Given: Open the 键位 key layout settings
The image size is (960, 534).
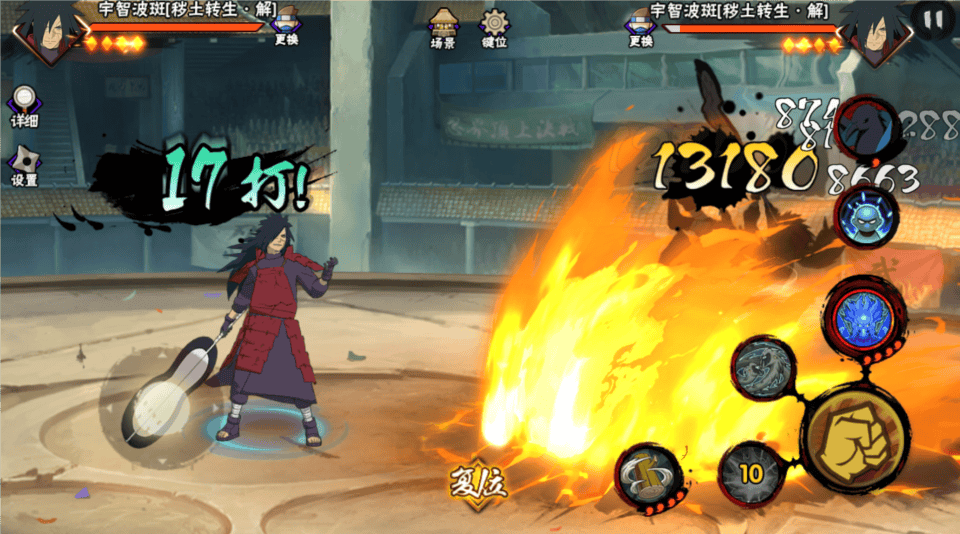Looking at the screenshot, I should click(x=494, y=28).
